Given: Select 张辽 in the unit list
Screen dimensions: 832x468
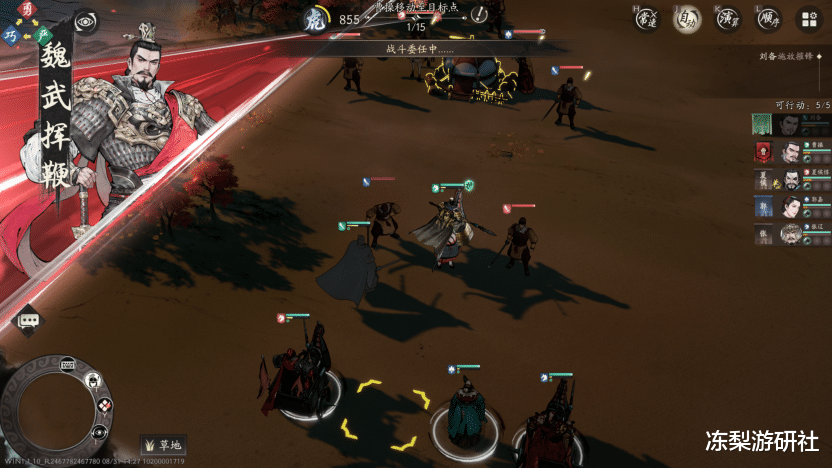Looking at the screenshot, I should point(790,233).
